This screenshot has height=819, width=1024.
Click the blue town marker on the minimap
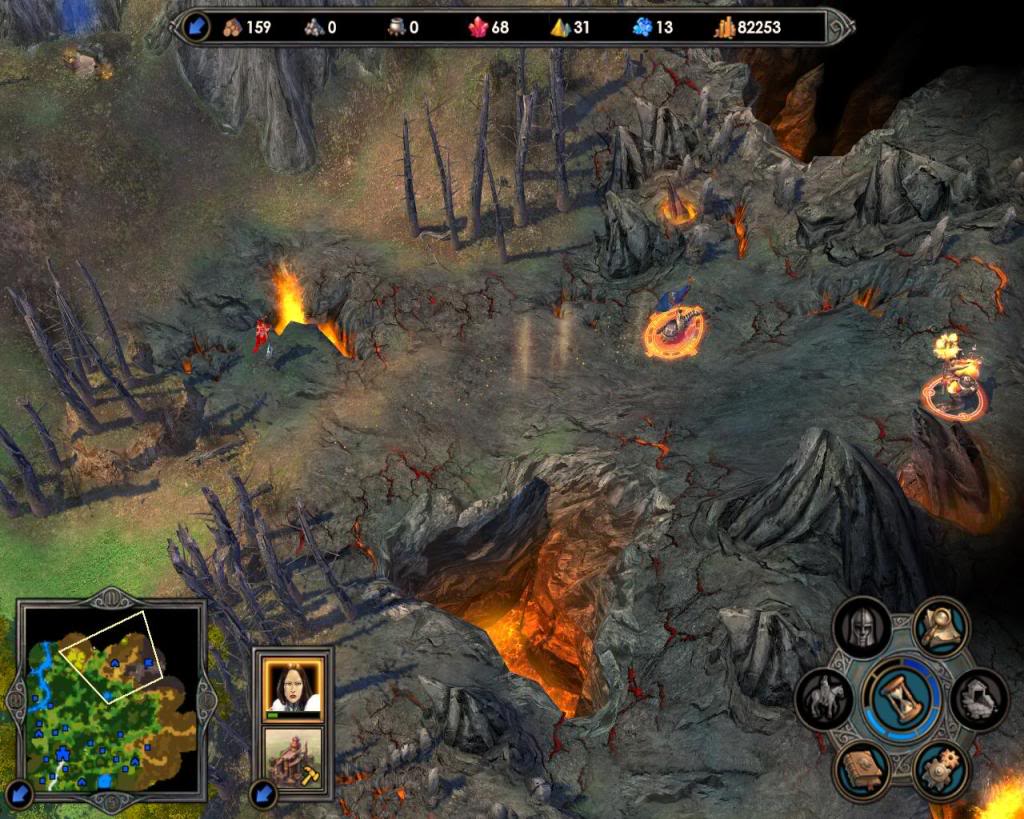tap(62, 753)
